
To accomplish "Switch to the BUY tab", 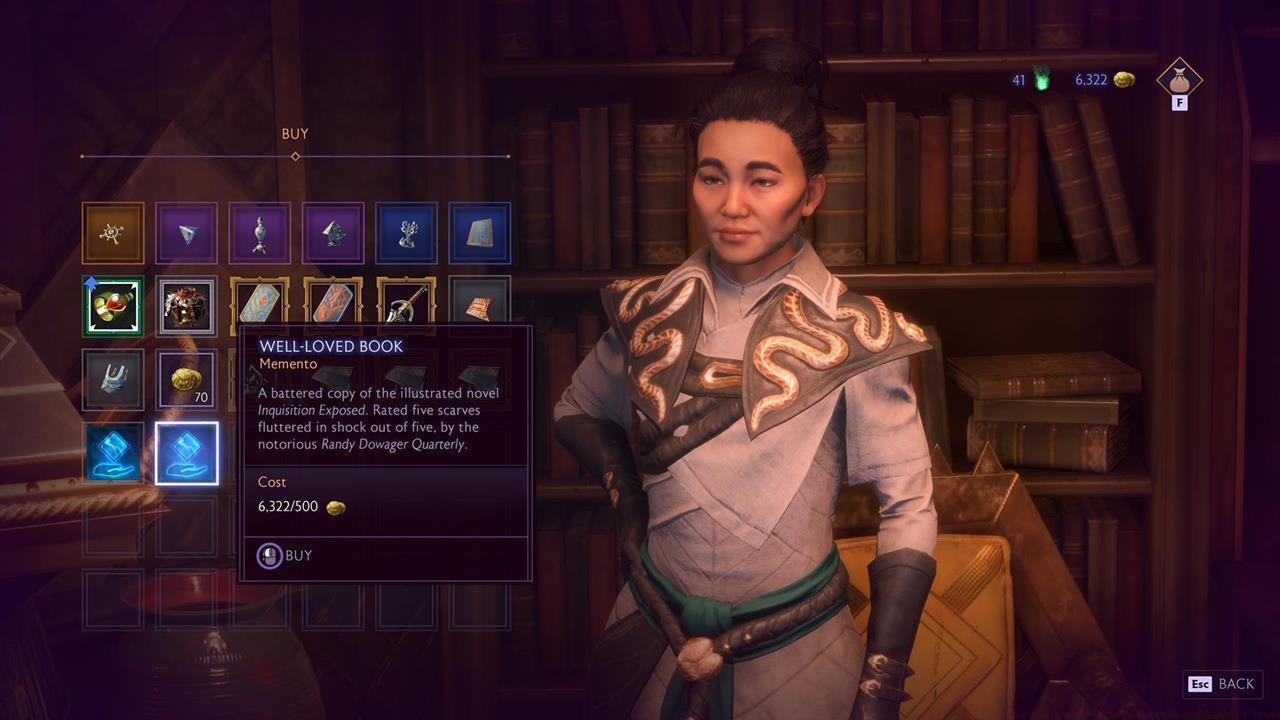I will coord(294,133).
